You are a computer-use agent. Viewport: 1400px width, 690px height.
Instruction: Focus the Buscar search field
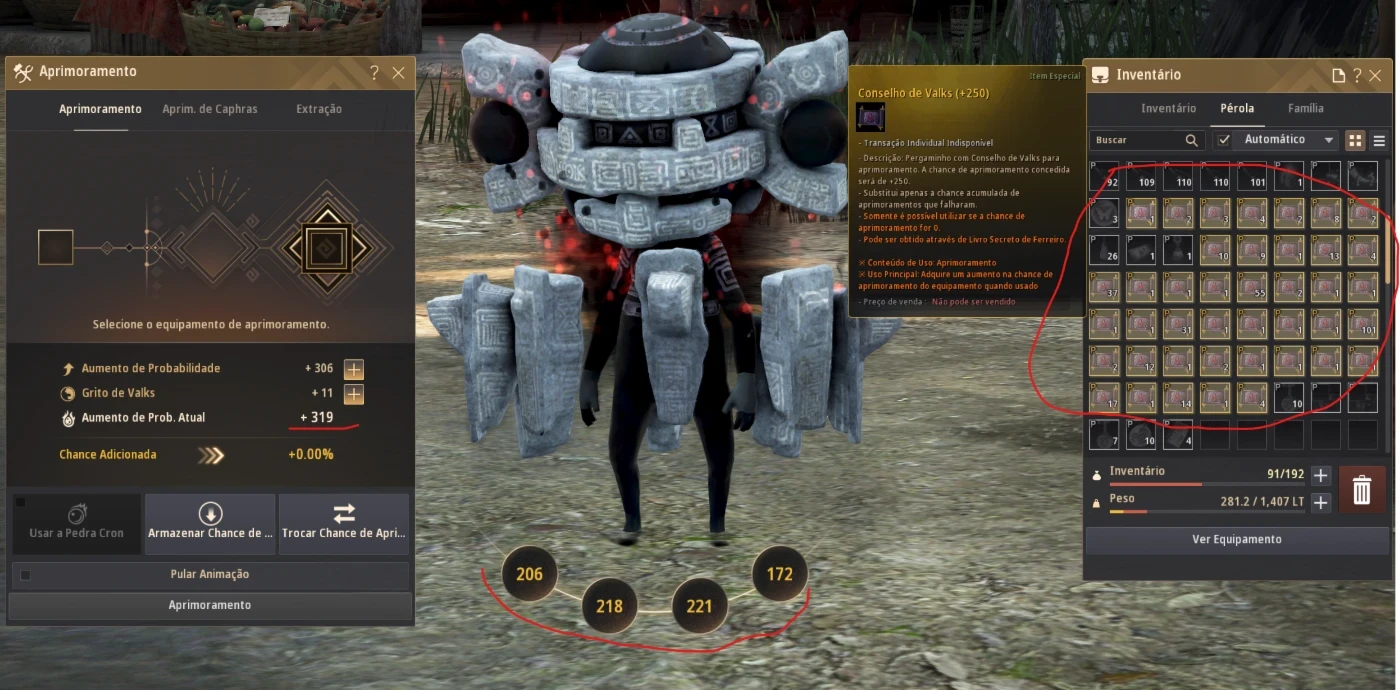click(x=1138, y=140)
